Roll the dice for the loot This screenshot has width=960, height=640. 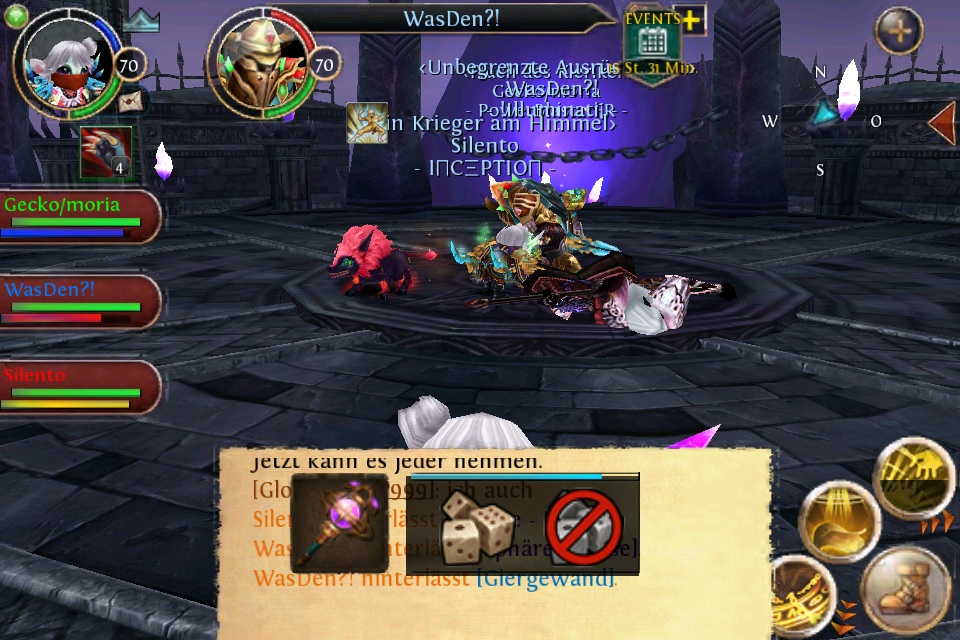click(478, 525)
